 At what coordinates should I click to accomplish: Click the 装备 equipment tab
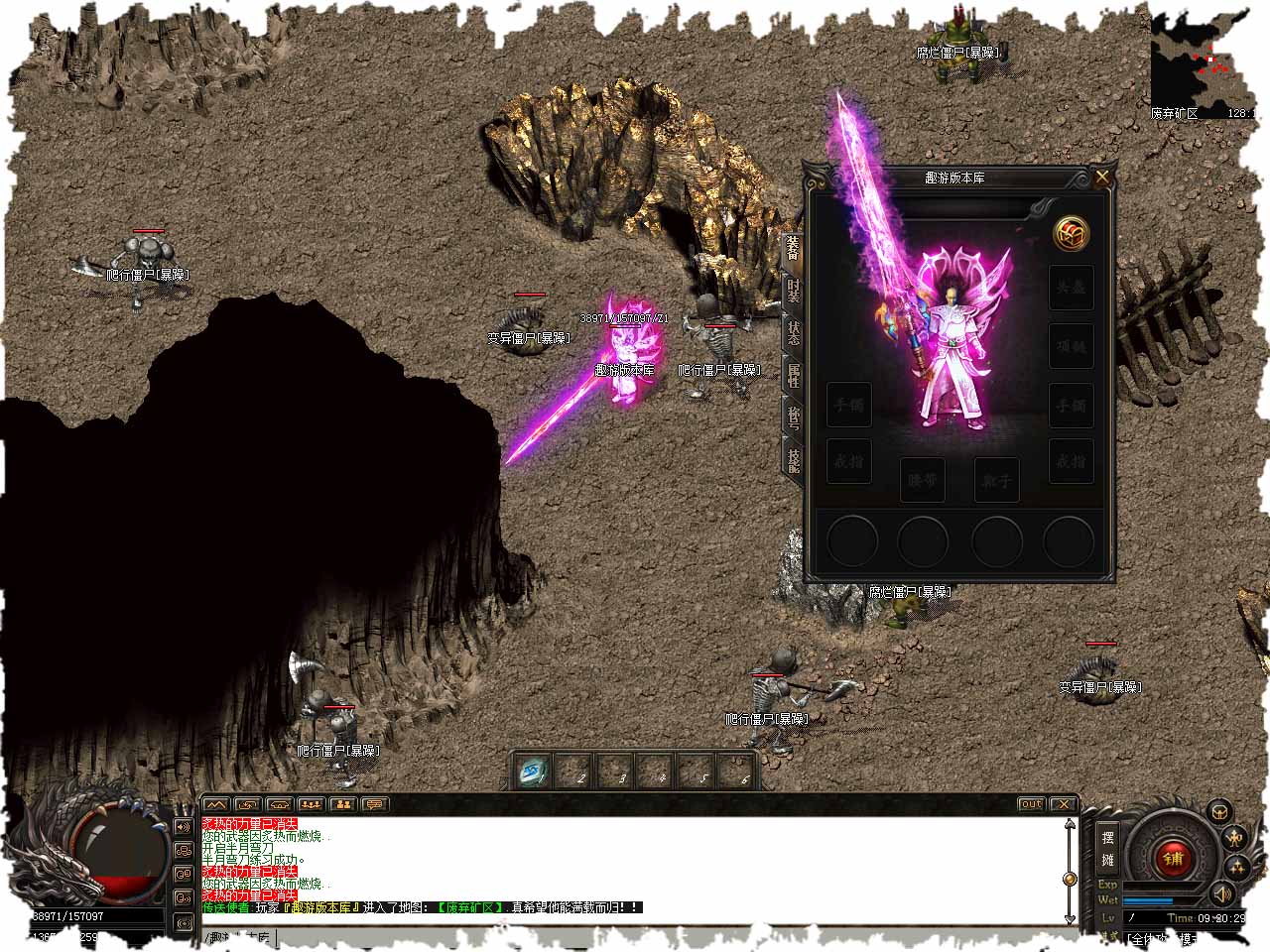[792, 248]
